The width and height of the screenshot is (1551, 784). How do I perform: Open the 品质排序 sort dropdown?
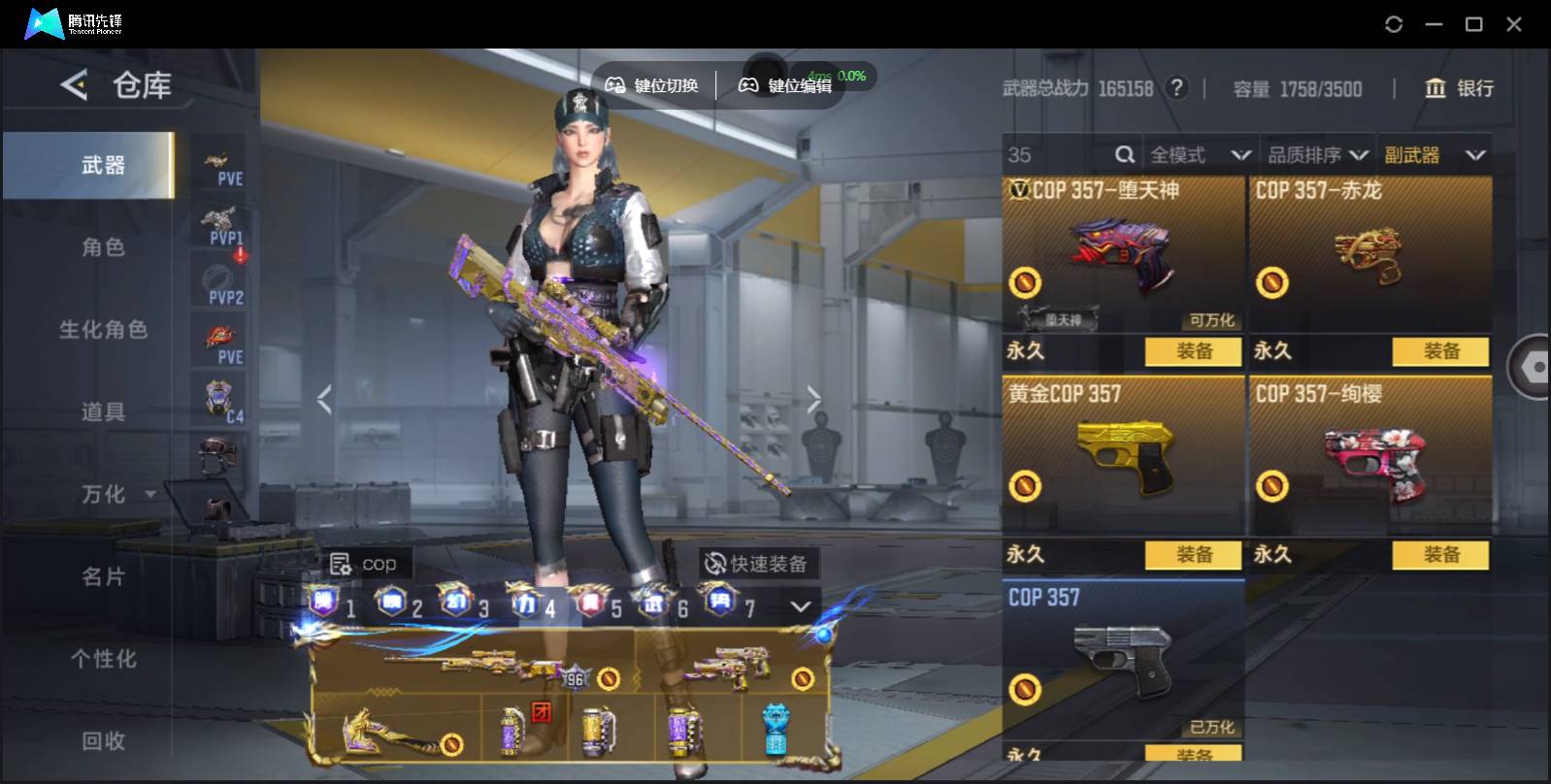point(1317,155)
